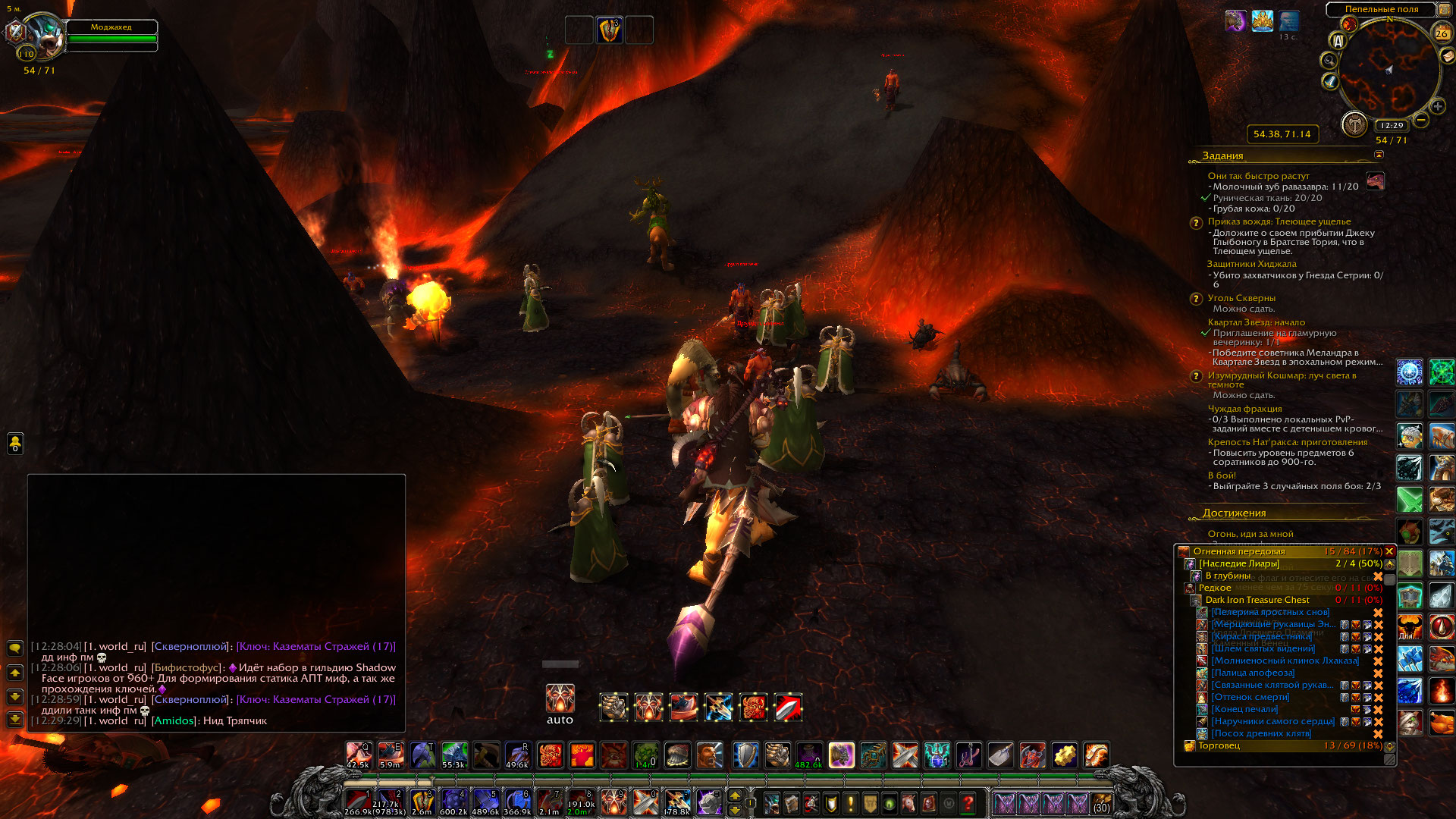Activate the auto pet-stance button
Image resolution: width=1456 pixels, height=819 pixels.
[x=560, y=698]
